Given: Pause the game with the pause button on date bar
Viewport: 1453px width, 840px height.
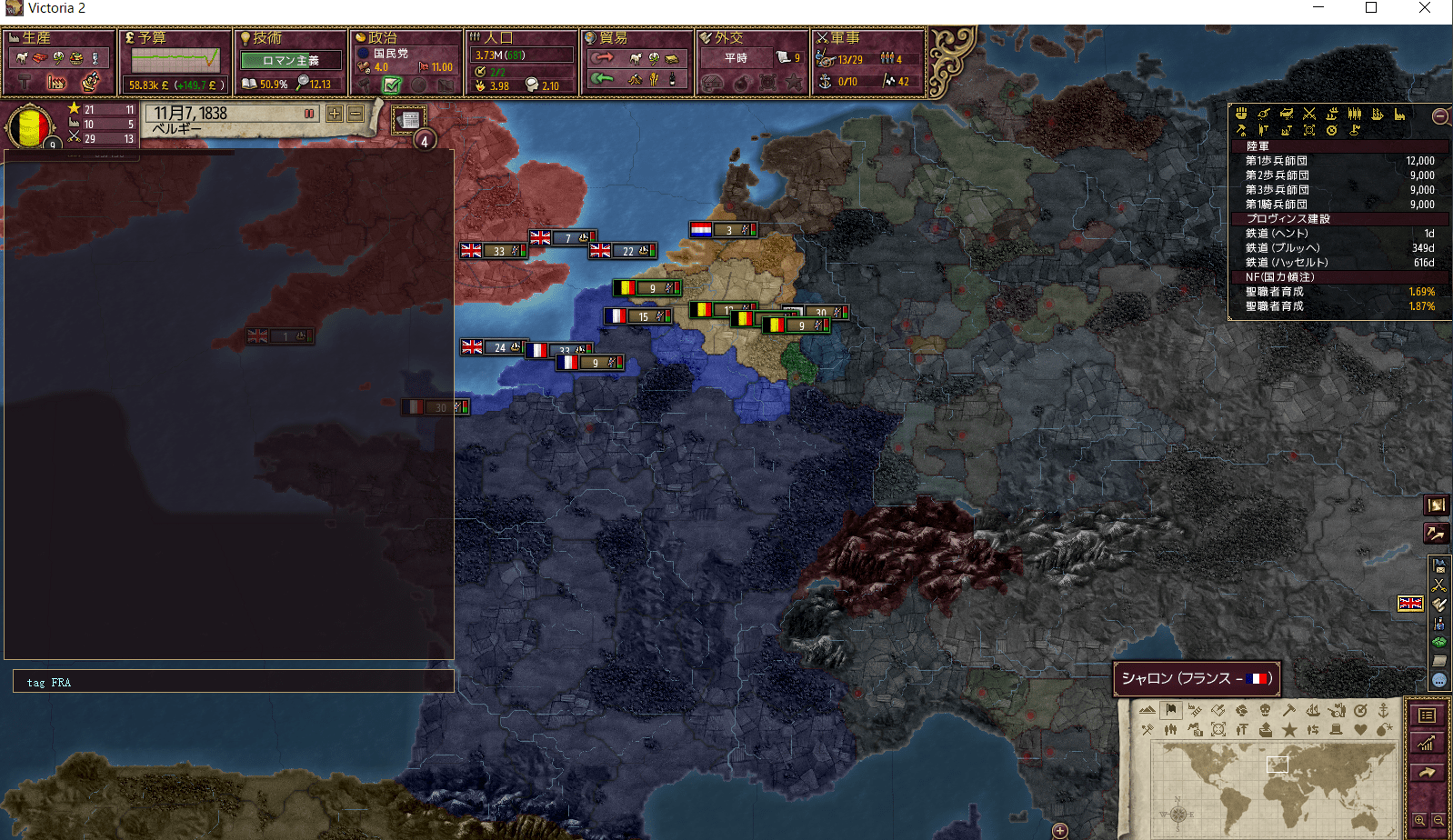Looking at the screenshot, I should [x=310, y=114].
